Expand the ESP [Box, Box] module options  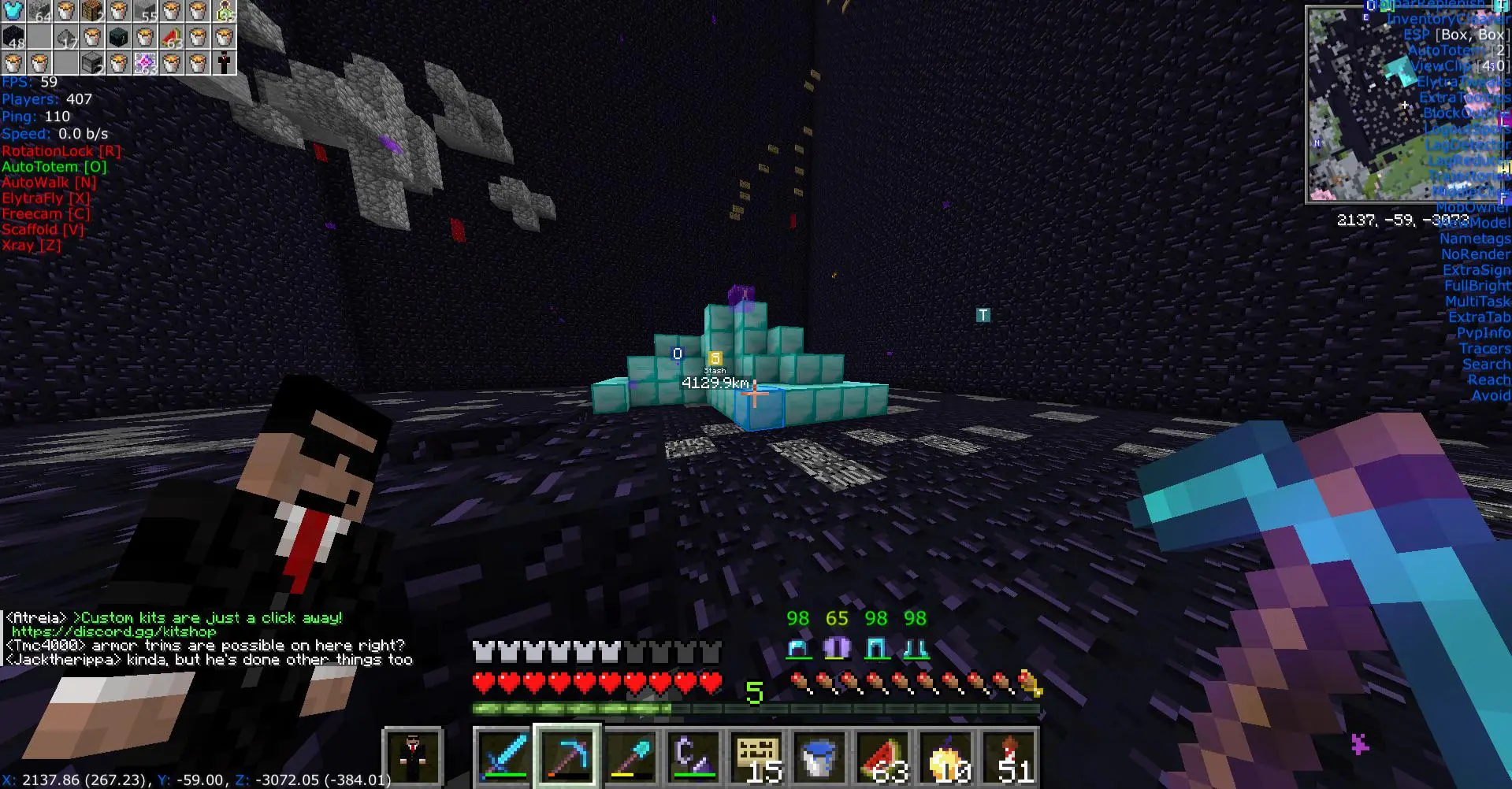tap(1458, 34)
